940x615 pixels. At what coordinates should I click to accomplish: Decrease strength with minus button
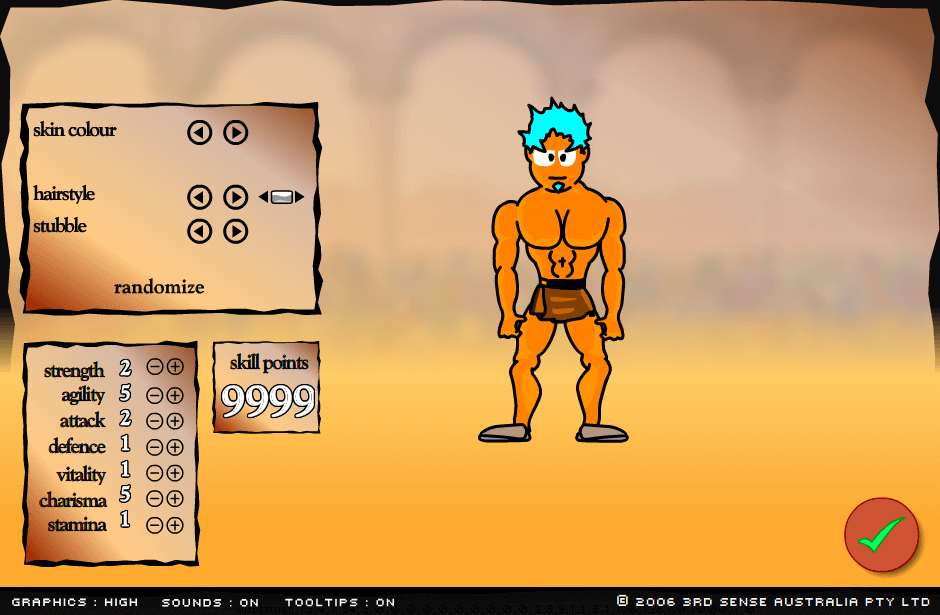[155, 367]
